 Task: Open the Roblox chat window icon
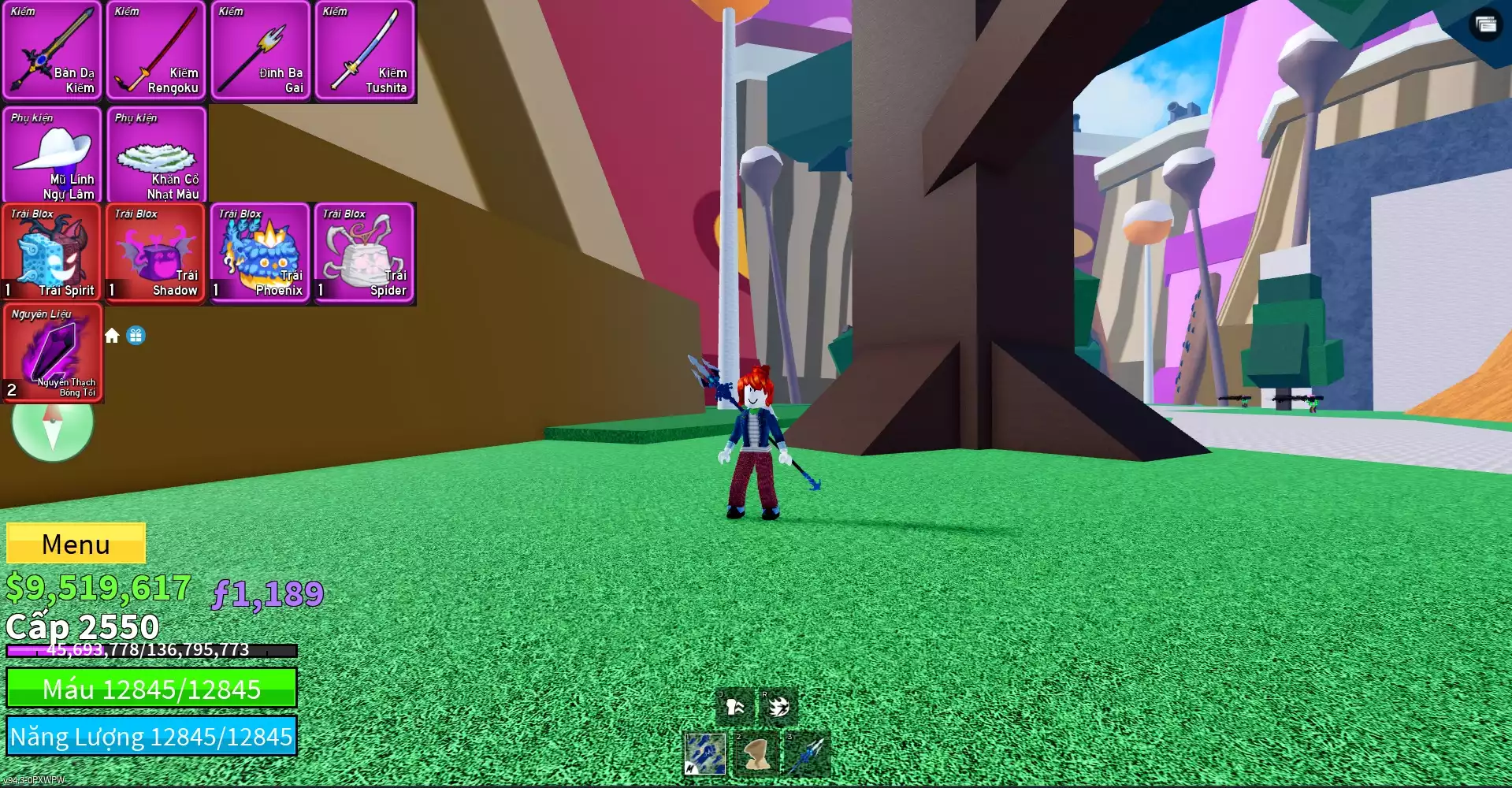click(1485, 24)
